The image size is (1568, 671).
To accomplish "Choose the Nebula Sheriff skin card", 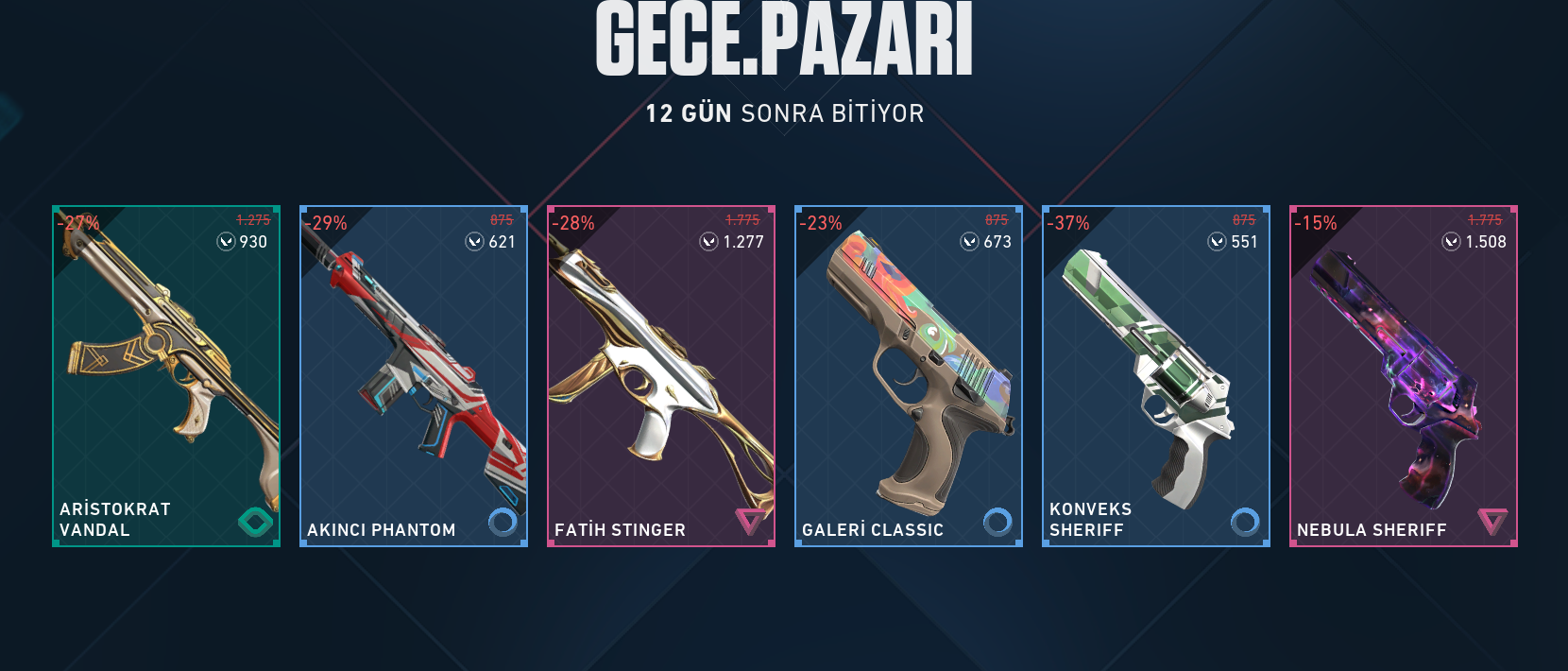I will click(1404, 376).
